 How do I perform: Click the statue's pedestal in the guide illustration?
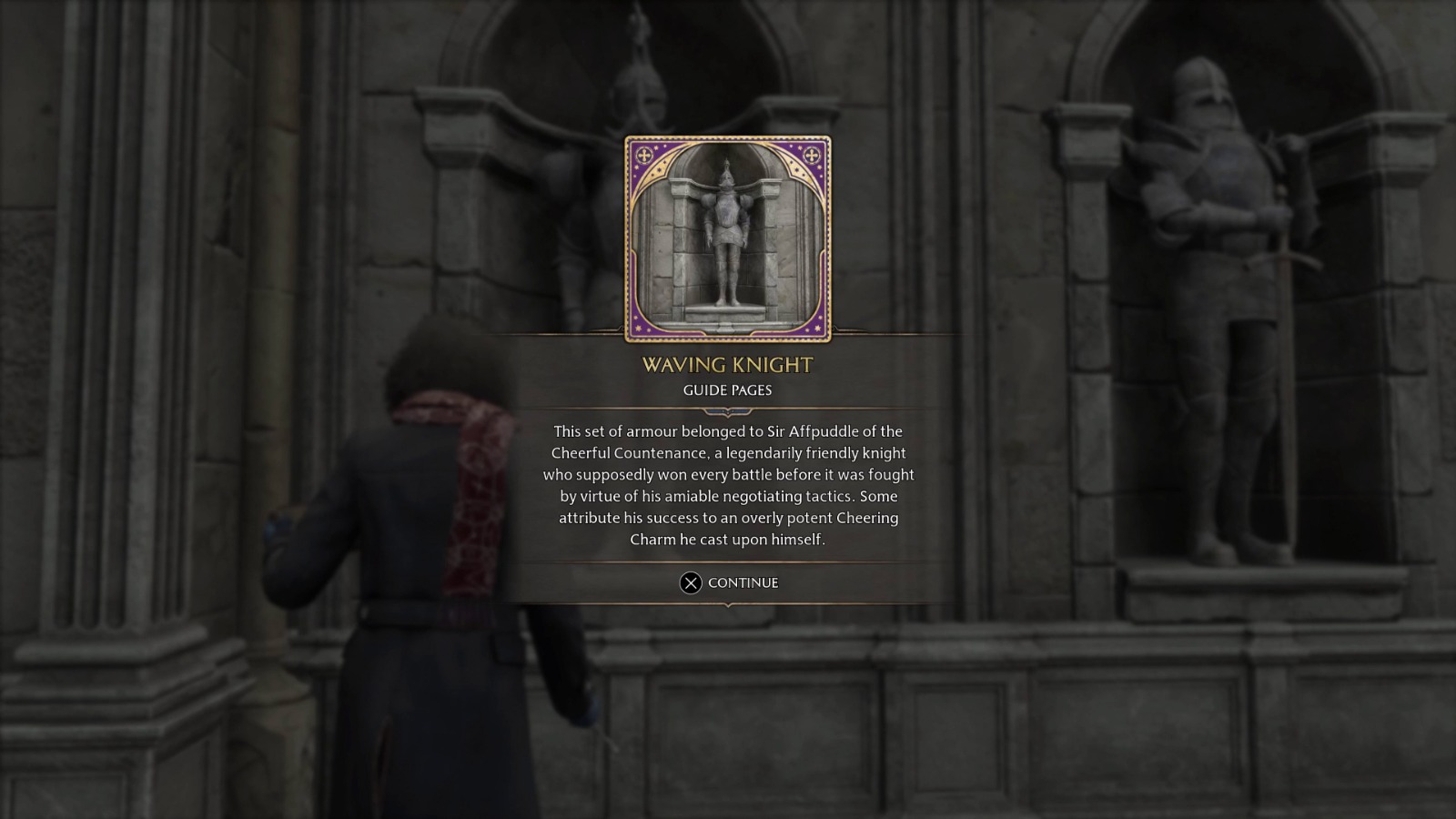(x=725, y=314)
